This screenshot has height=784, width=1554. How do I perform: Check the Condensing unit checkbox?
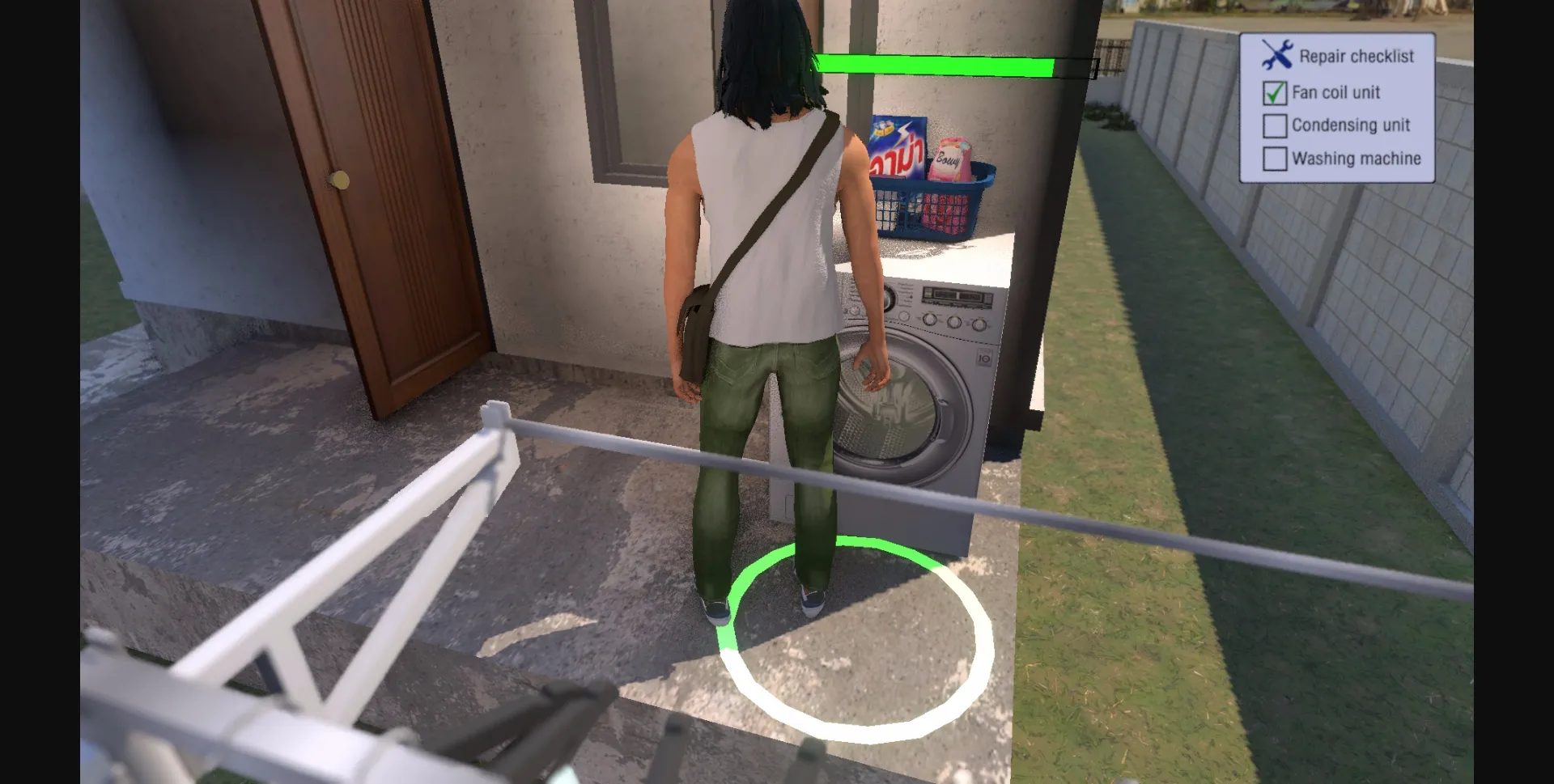coord(1275,125)
